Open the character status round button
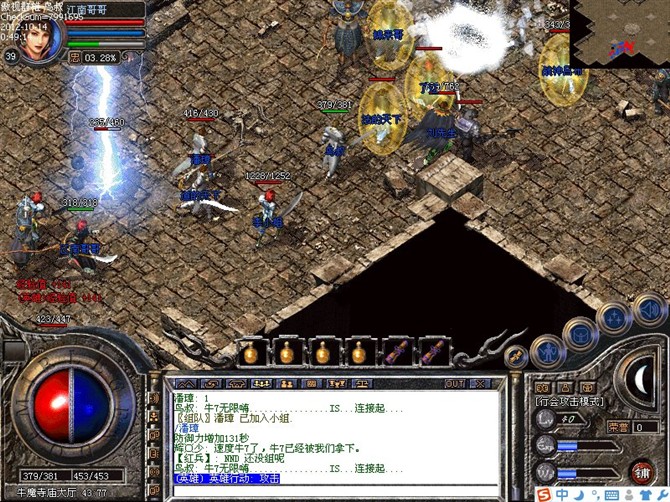The image size is (670, 502). [549, 350]
